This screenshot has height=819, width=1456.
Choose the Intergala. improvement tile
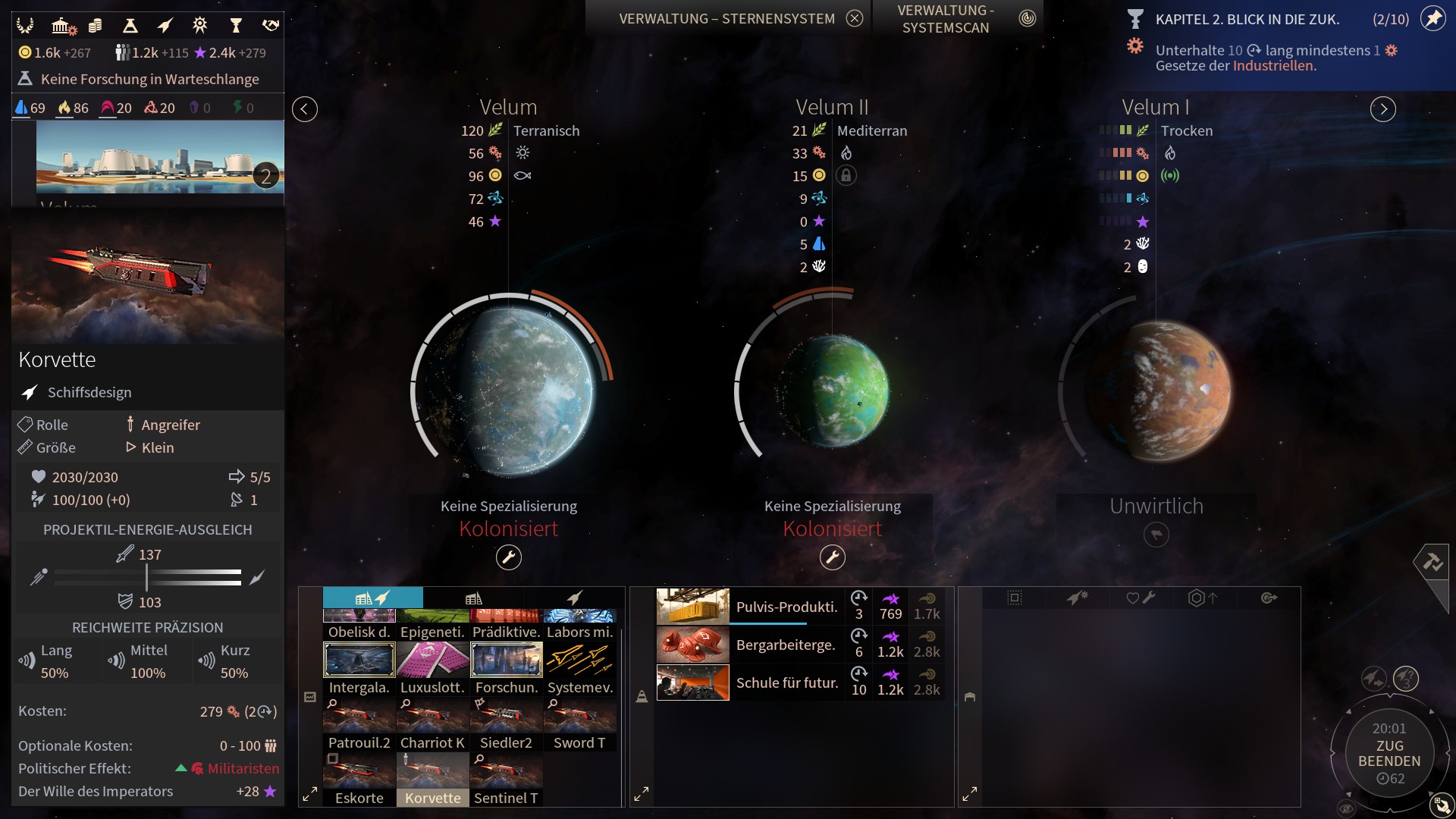coord(359,668)
